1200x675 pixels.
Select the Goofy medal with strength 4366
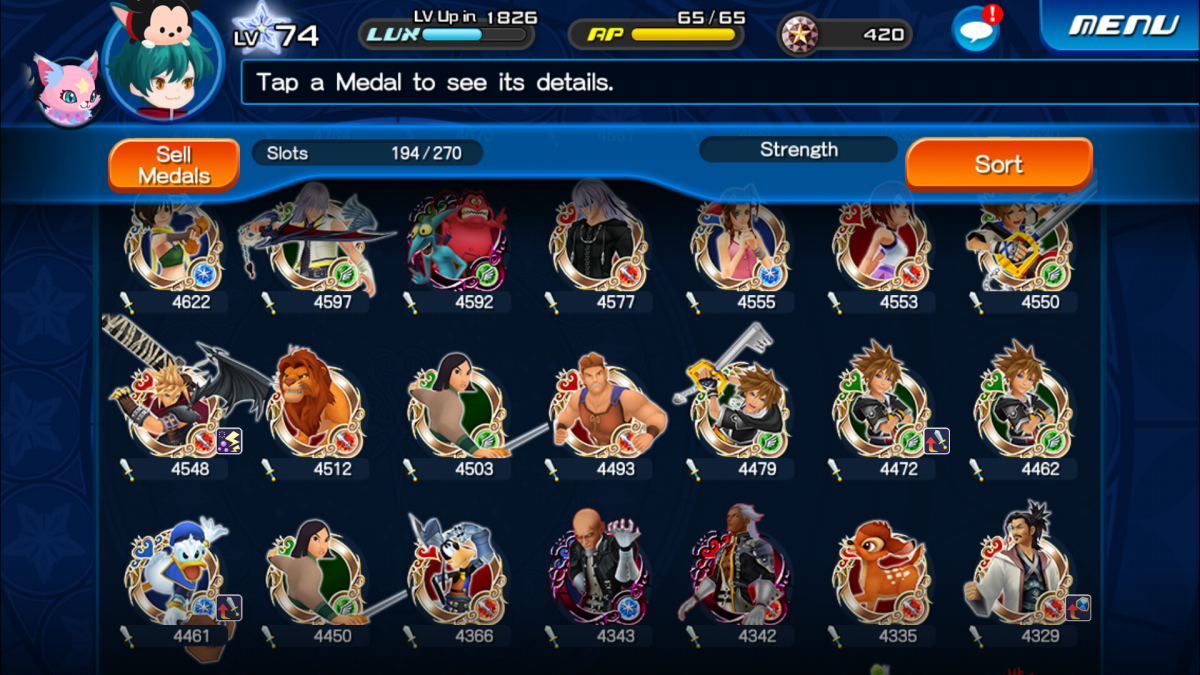pyautogui.click(x=457, y=577)
